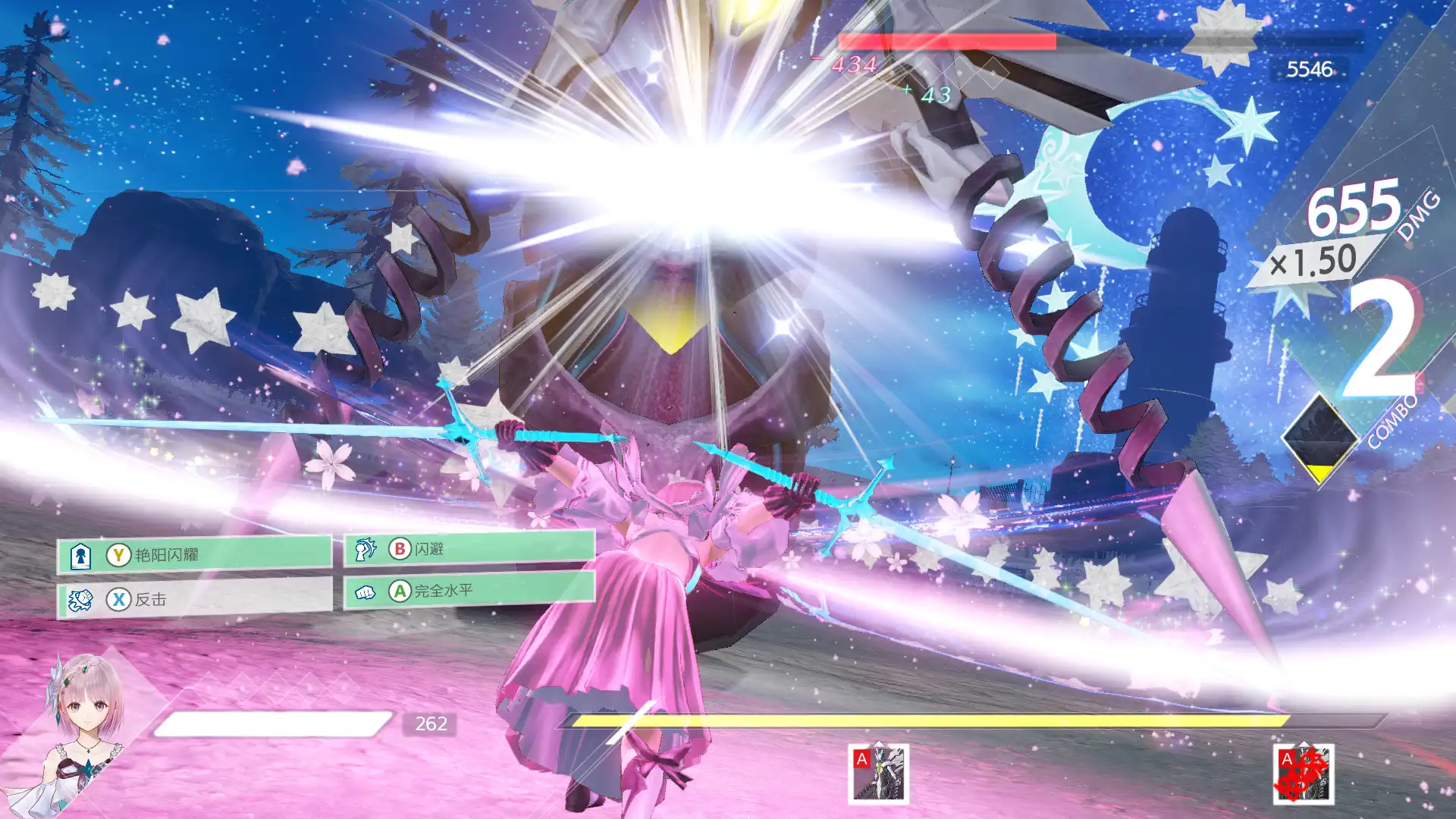
Task: Click the dodge pose icon beside 闪避
Action: coord(364,548)
